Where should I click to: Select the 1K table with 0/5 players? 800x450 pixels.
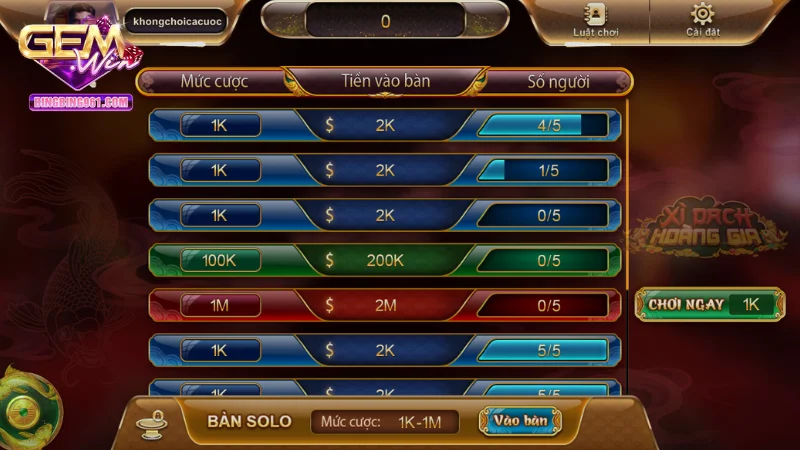(385, 215)
